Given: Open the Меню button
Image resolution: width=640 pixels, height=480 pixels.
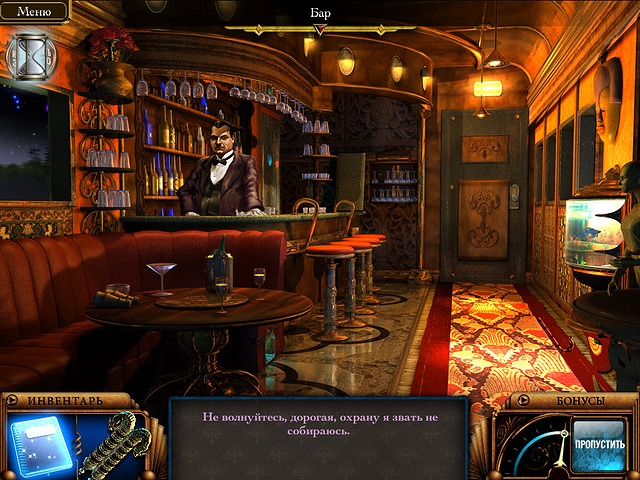Looking at the screenshot, I should 34,13.
